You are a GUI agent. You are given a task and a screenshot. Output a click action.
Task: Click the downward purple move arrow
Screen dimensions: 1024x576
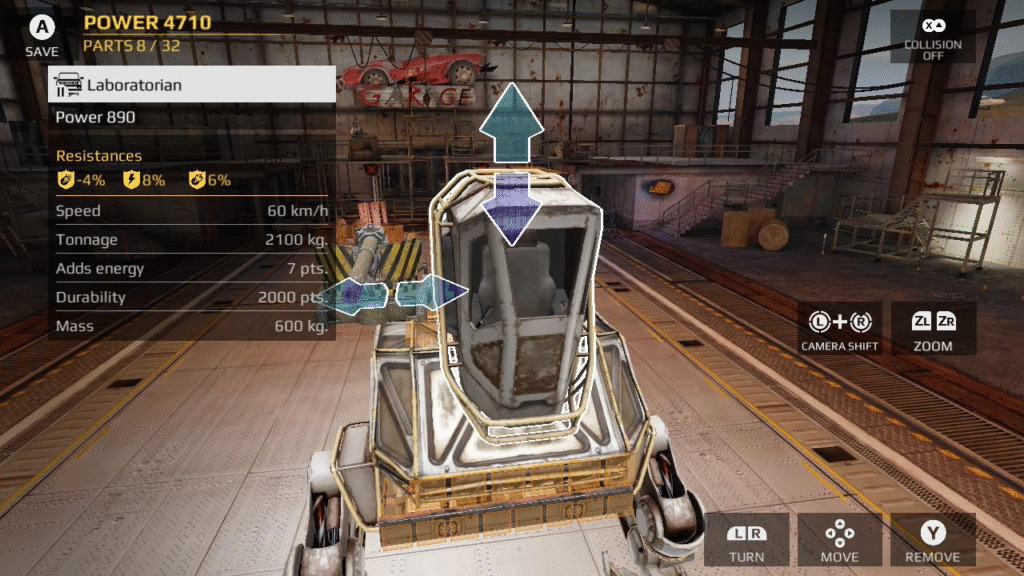(x=511, y=207)
